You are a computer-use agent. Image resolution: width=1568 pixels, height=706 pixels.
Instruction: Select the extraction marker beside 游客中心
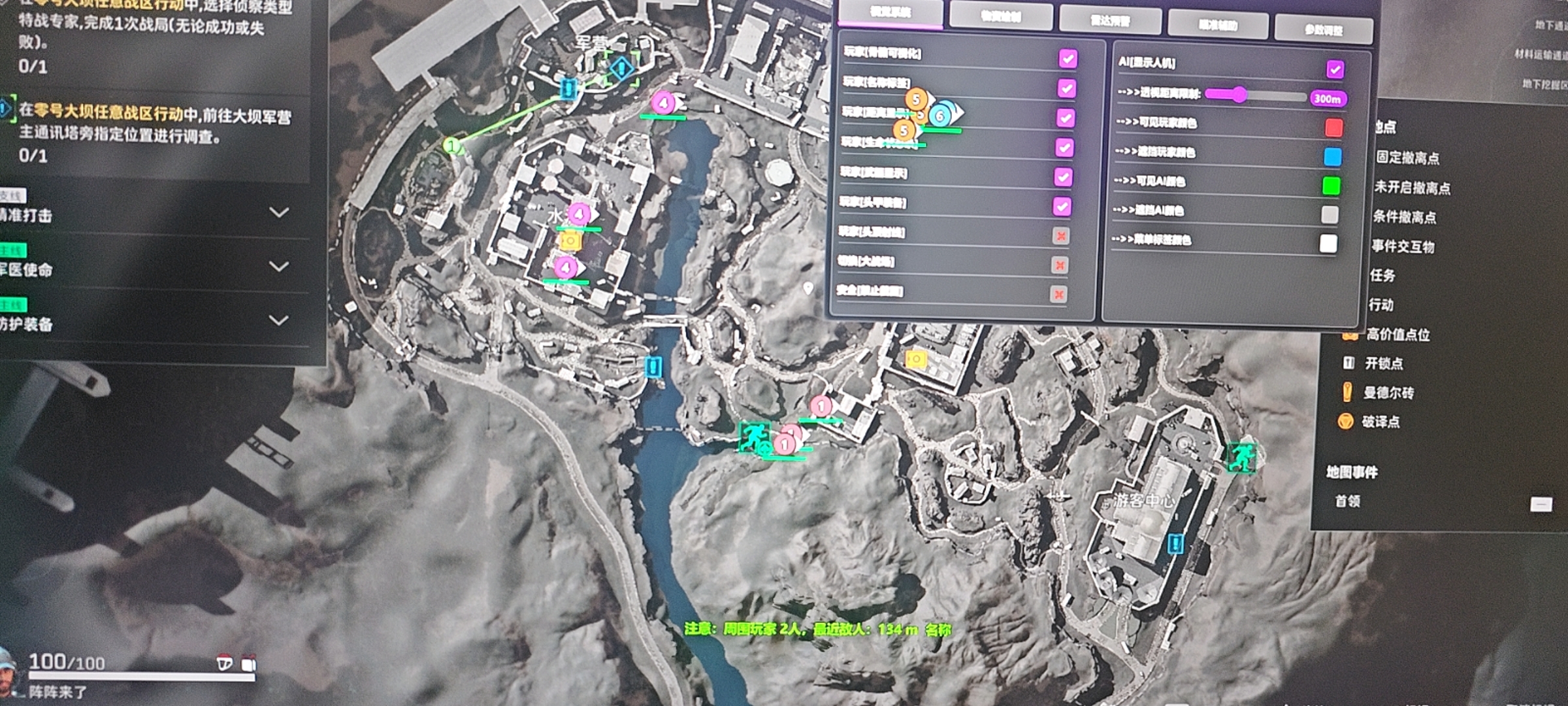1241,457
